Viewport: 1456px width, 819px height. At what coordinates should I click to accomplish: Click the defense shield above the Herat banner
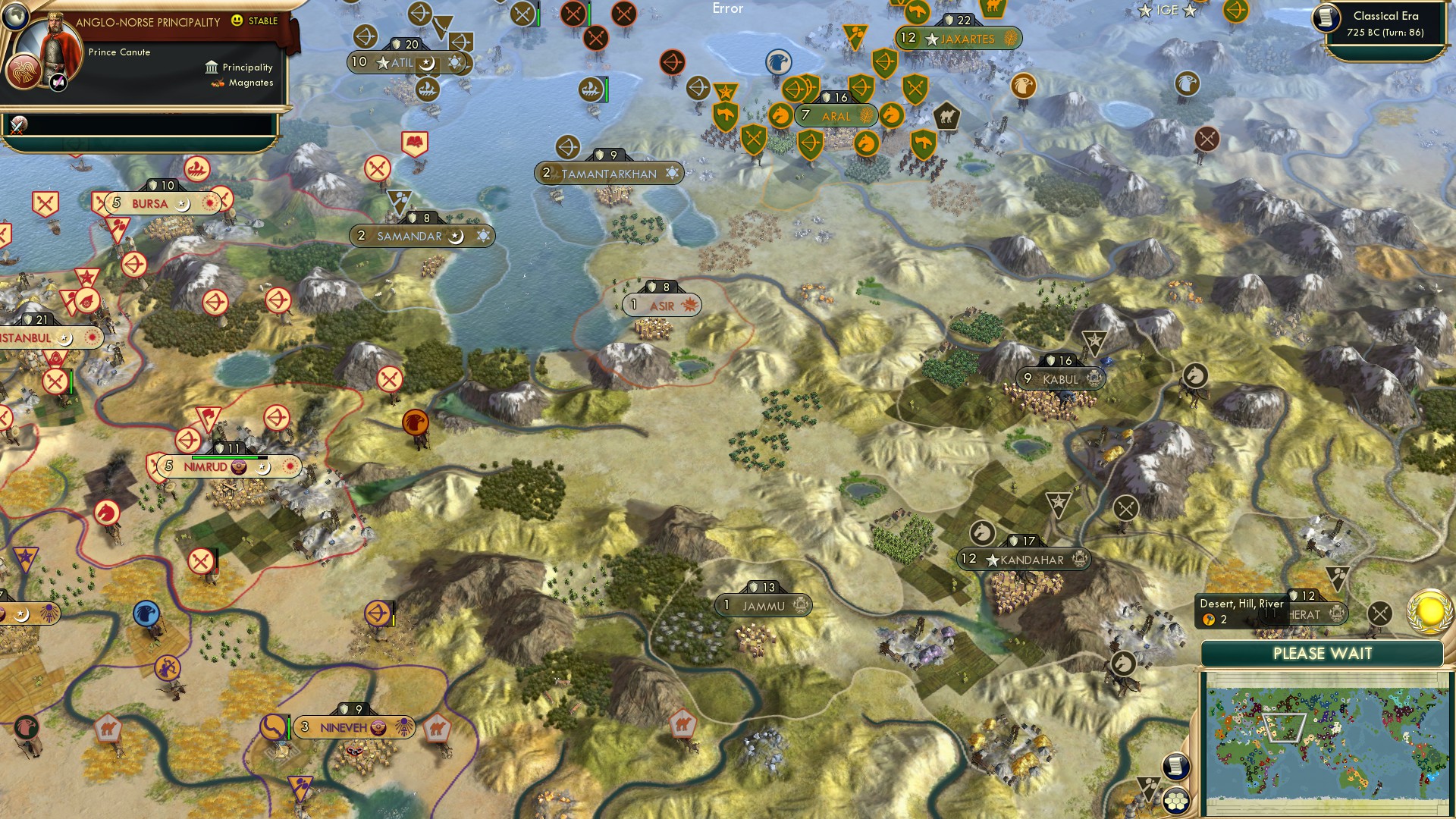(1294, 595)
